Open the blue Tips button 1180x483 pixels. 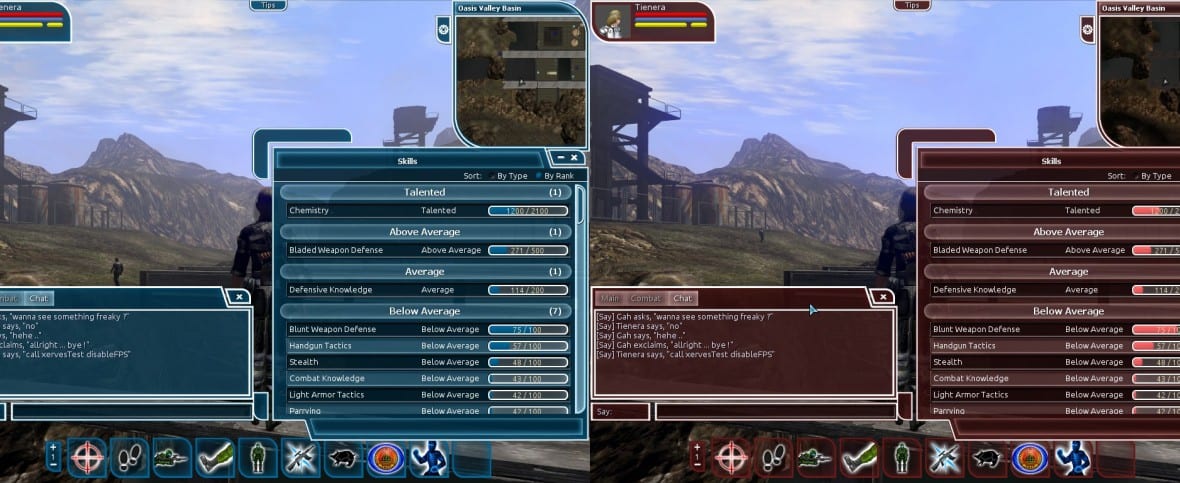click(267, 5)
